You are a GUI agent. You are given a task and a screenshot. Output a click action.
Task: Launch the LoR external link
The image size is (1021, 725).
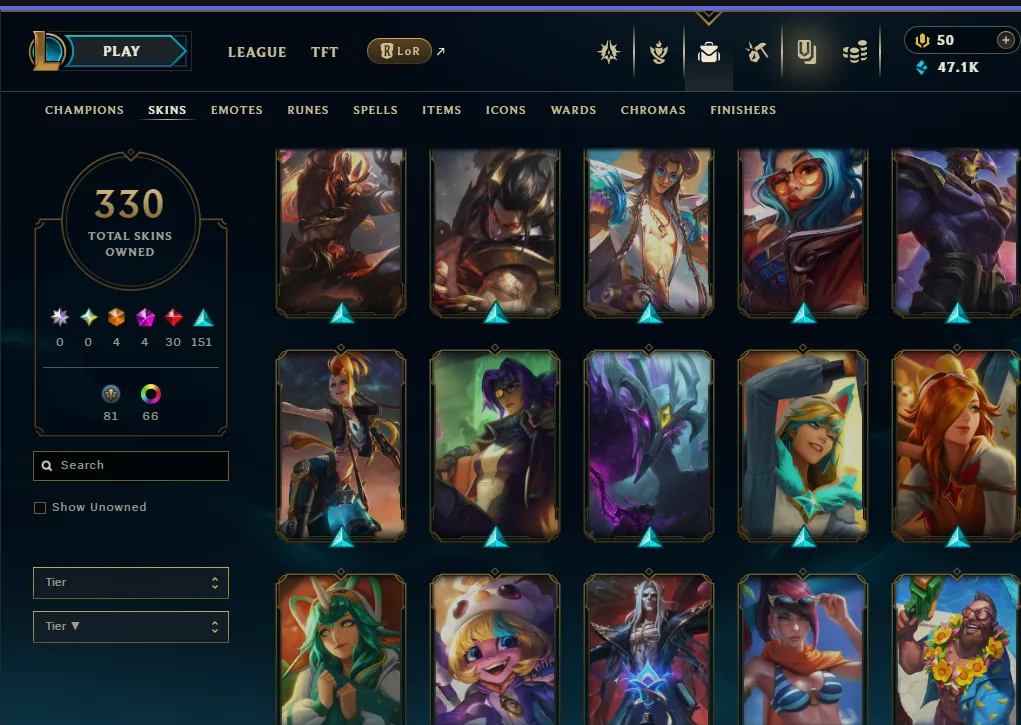pos(400,51)
